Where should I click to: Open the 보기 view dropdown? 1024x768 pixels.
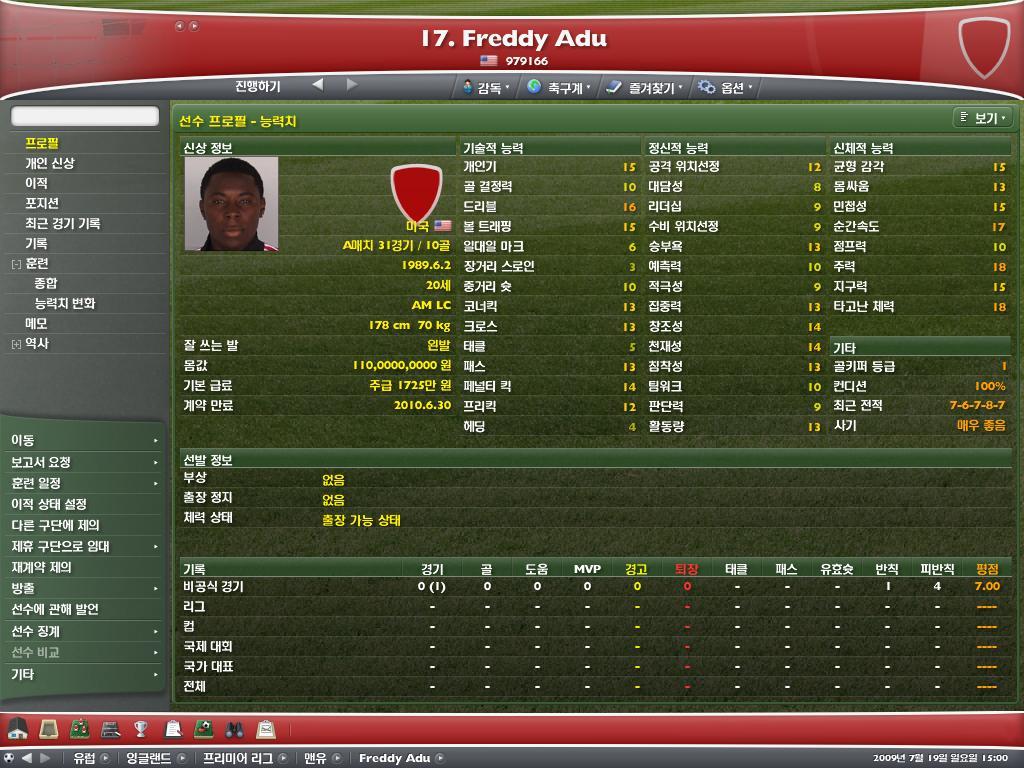pyautogui.click(x=982, y=118)
